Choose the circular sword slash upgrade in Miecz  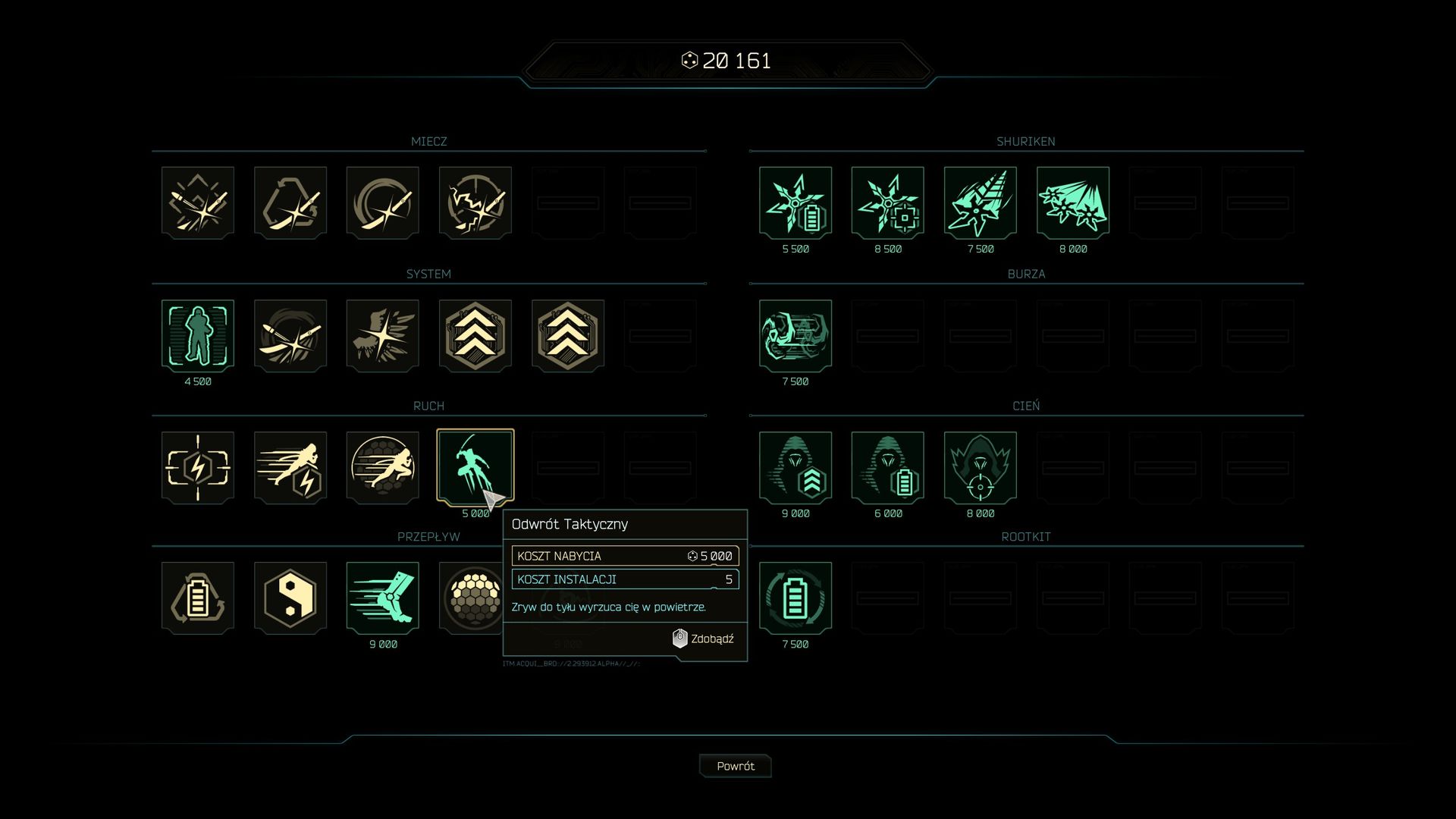(x=383, y=202)
